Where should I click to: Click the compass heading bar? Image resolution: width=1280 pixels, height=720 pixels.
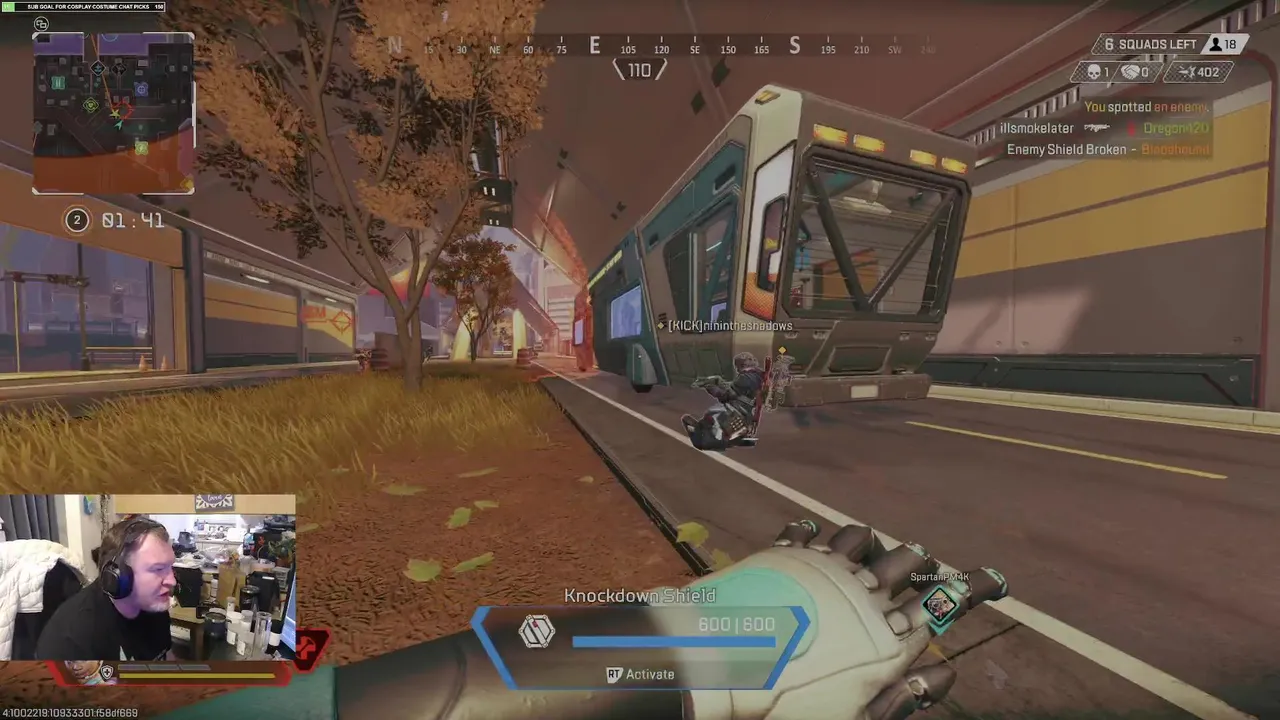tap(660, 47)
